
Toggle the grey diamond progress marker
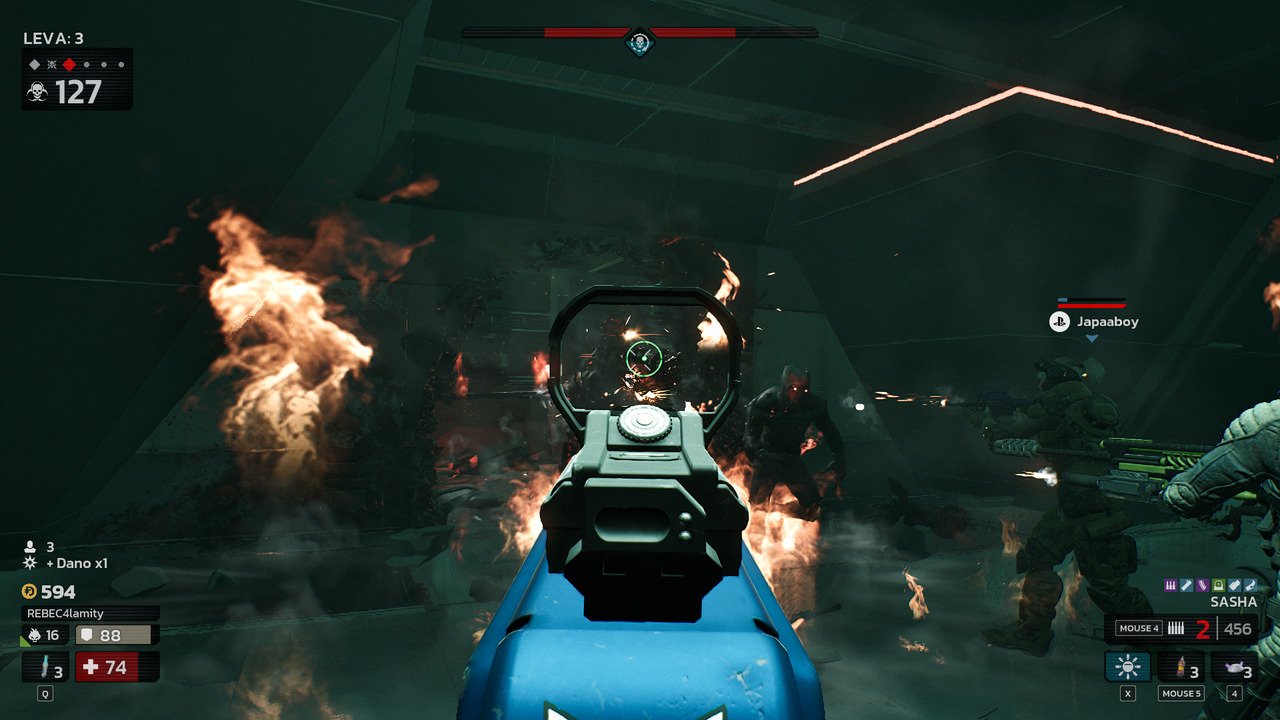(35, 64)
